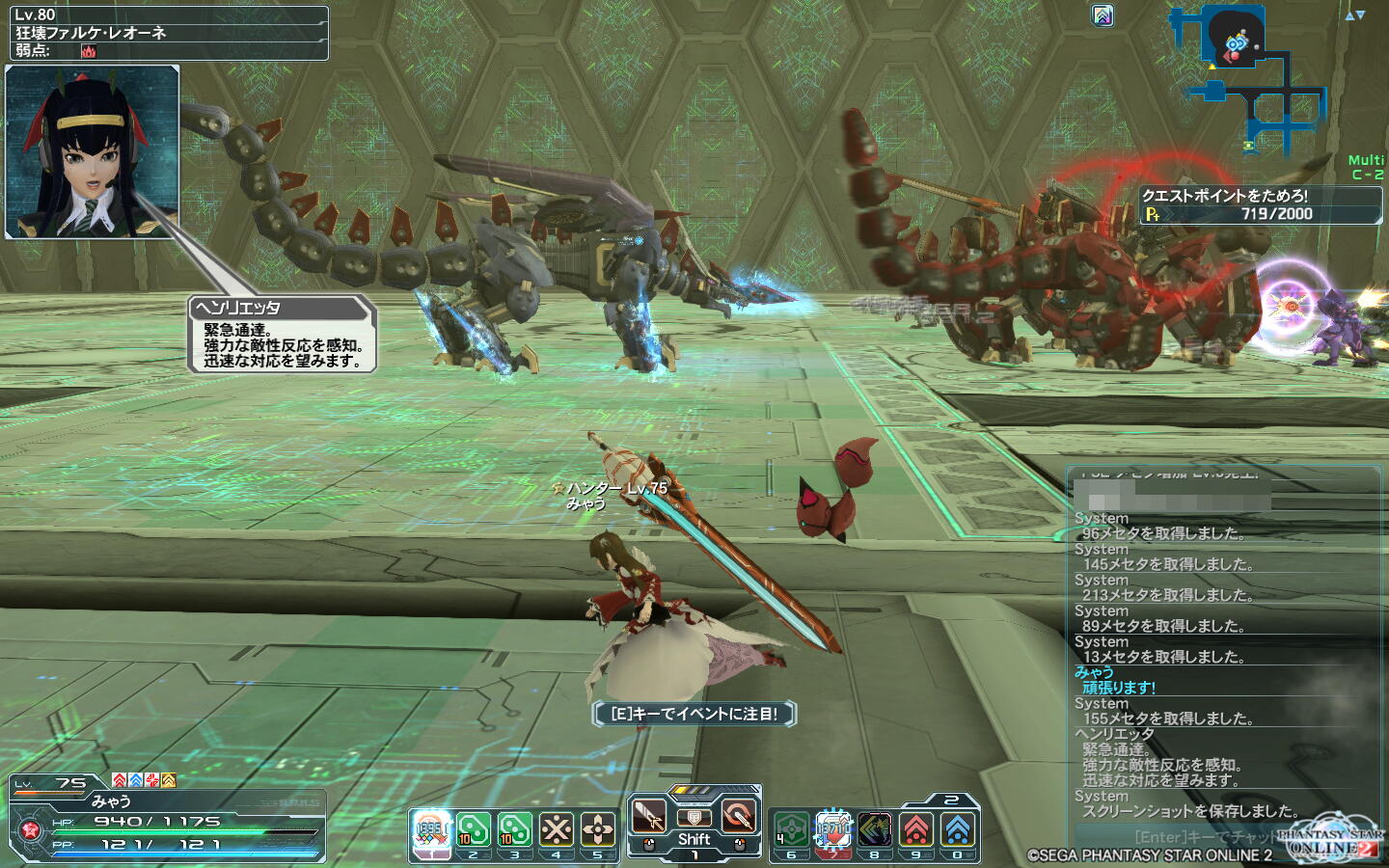Click Henrietta's operator portrait
Viewport: 1389px width, 868px height.
pos(93,151)
